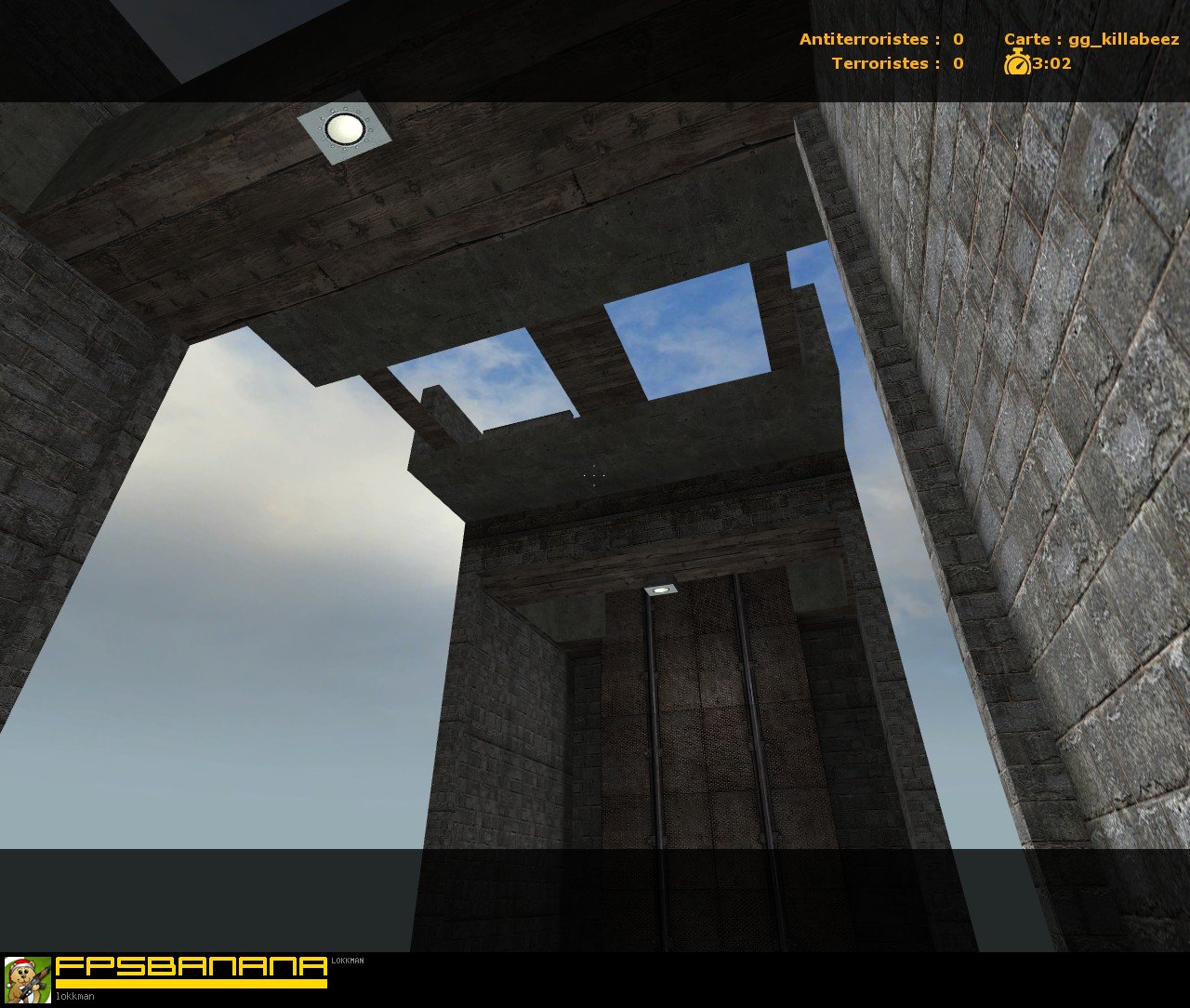This screenshot has width=1190, height=1008.
Task: Click the crosshair in screen center
Action: coord(592,476)
